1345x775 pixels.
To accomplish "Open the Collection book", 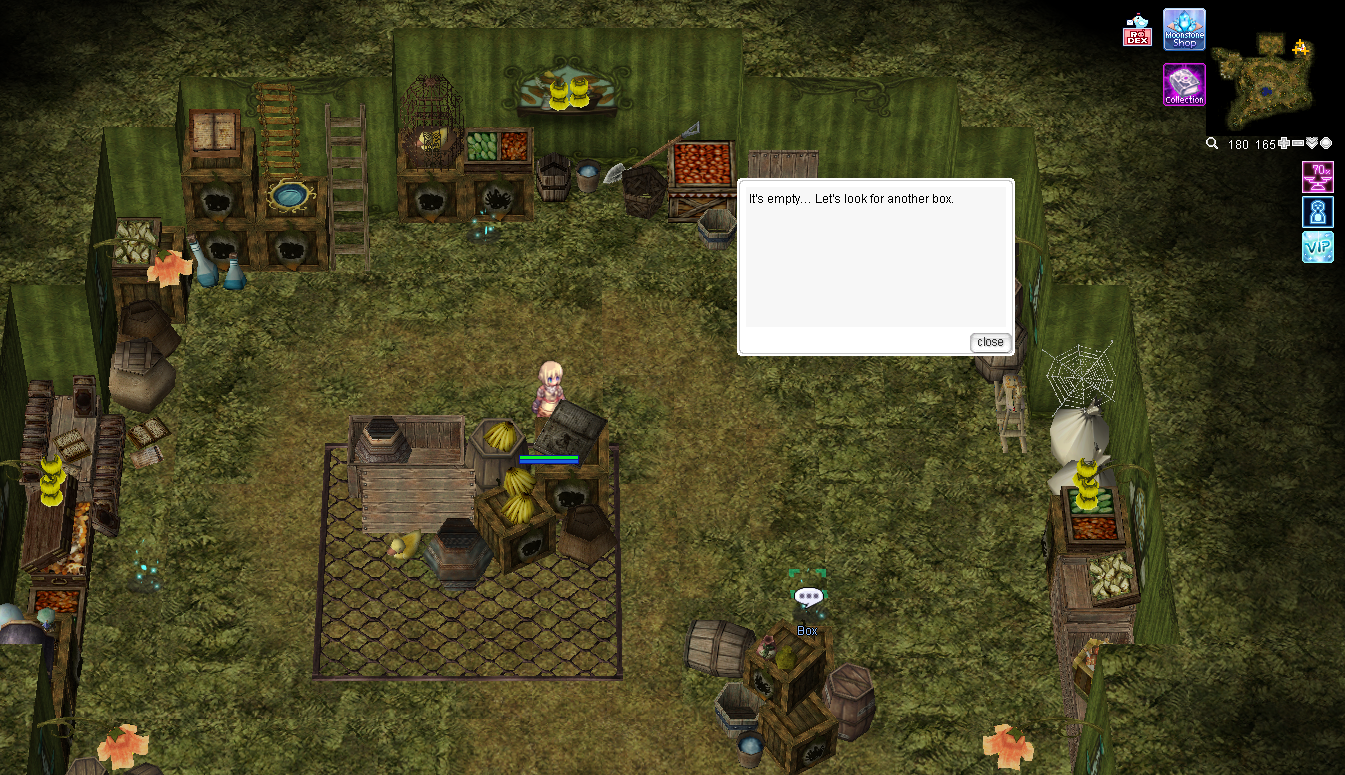I will 1184,84.
